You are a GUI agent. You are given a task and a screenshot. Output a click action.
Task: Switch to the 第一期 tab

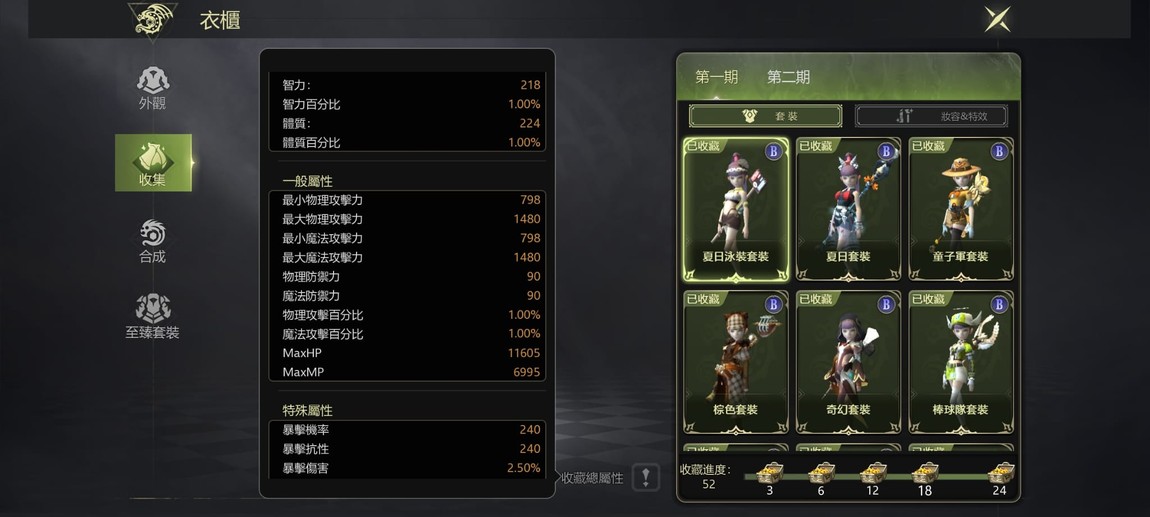[x=716, y=77]
